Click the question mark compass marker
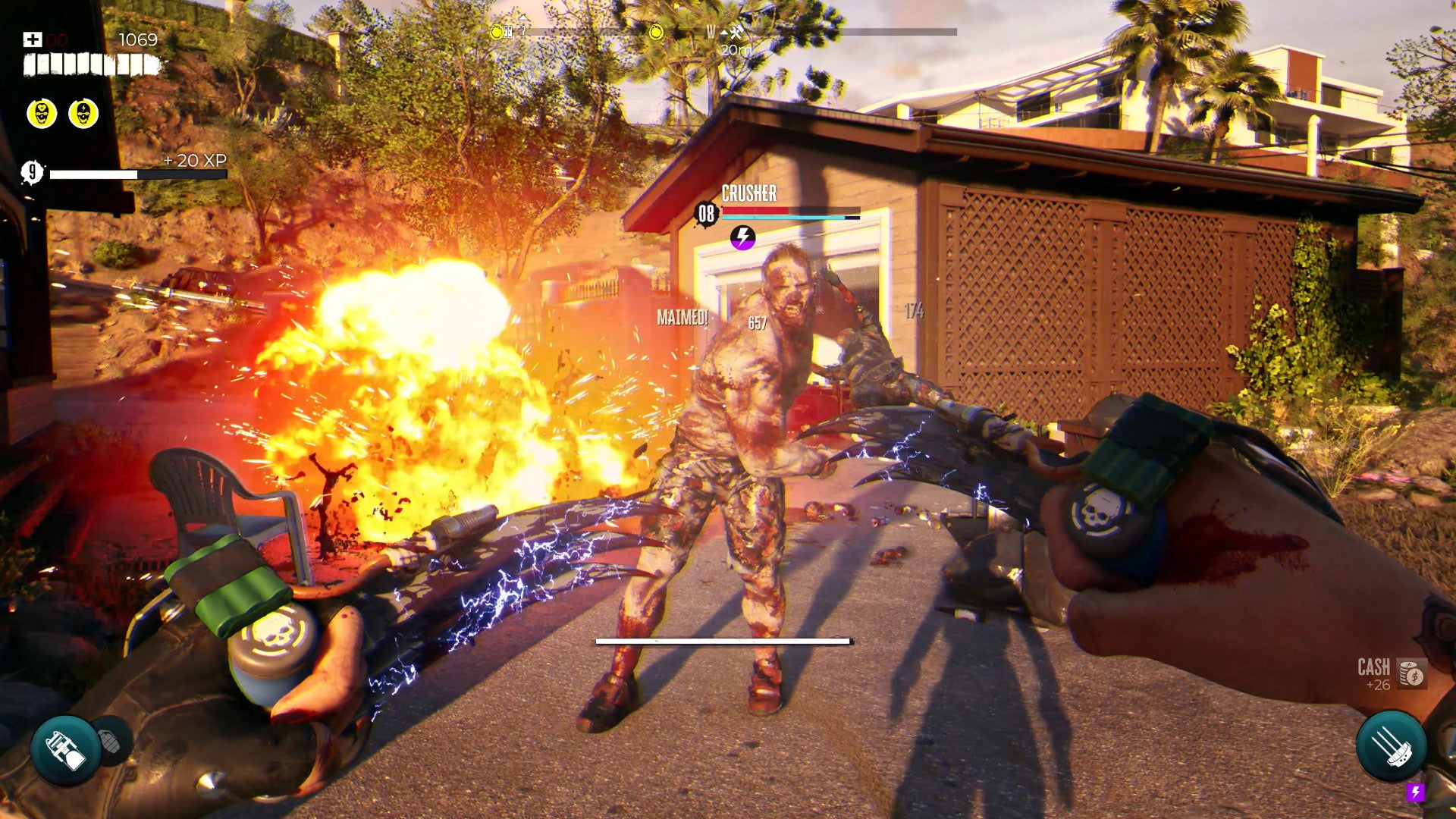The width and height of the screenshot is (1456, 819). point(522,32)
